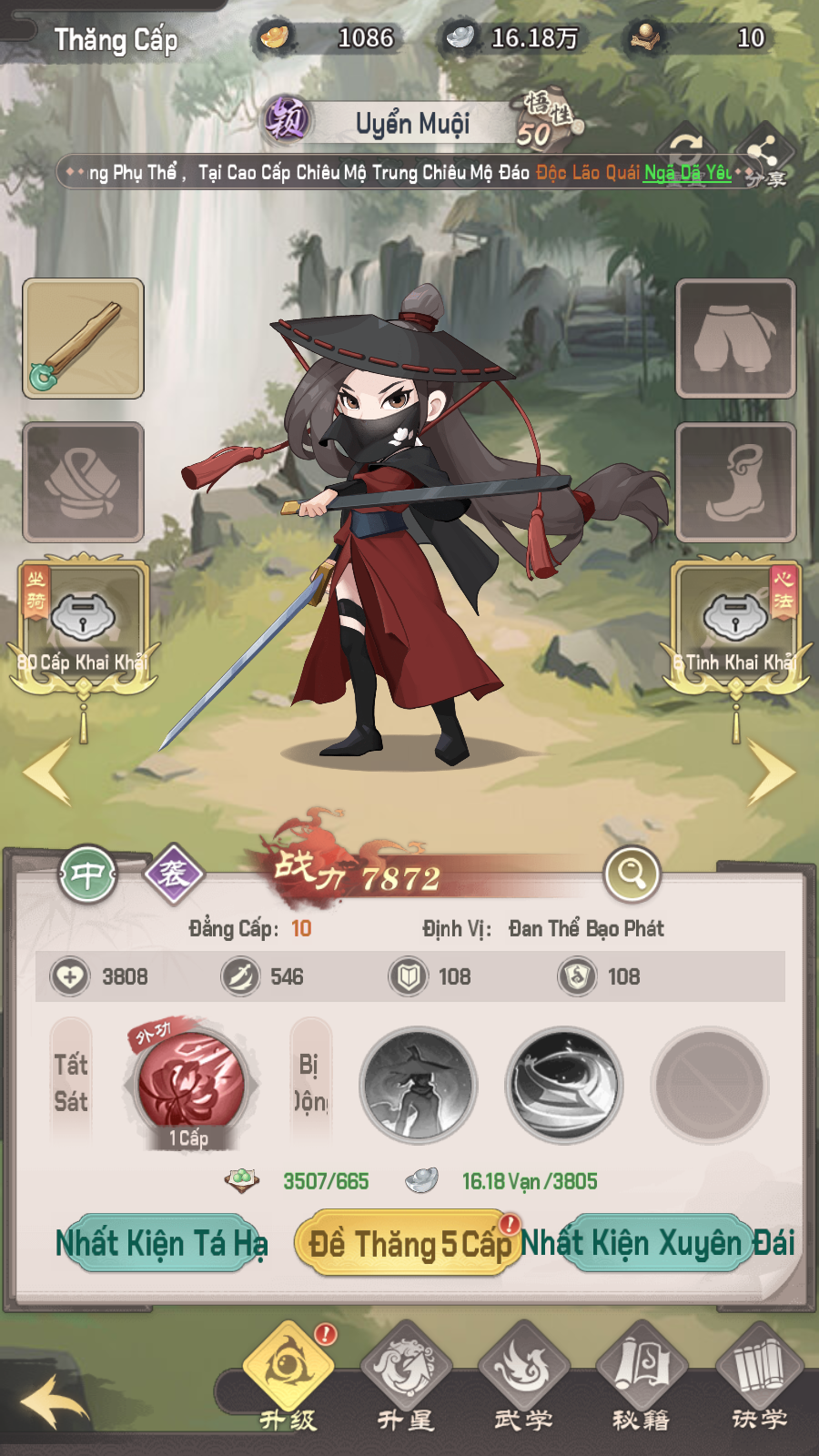View the hatted swordsman passive skill
The width and height of the screenshot is (819, 1456).
[x=419, y=1085]
